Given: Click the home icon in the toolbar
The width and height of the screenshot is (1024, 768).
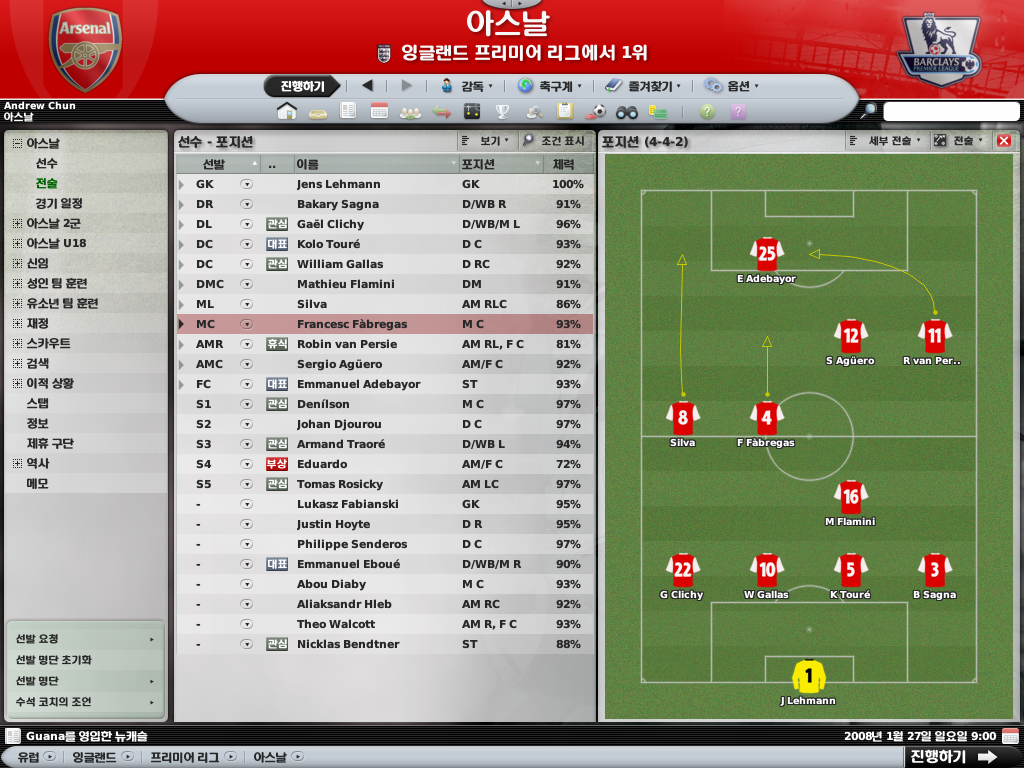Looking at the screenshot, I should 287,111.
